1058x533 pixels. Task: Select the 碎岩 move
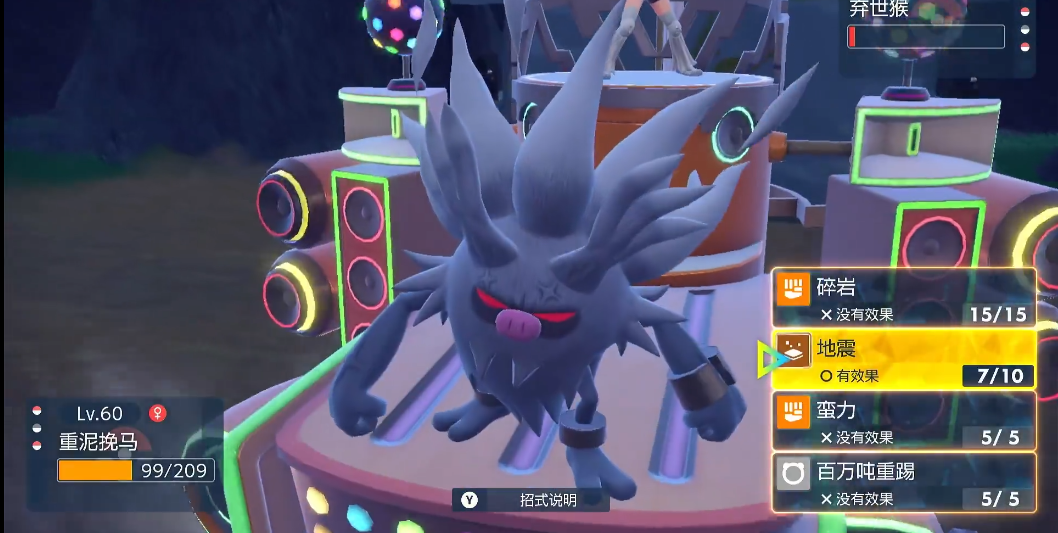tap(904, 298)
